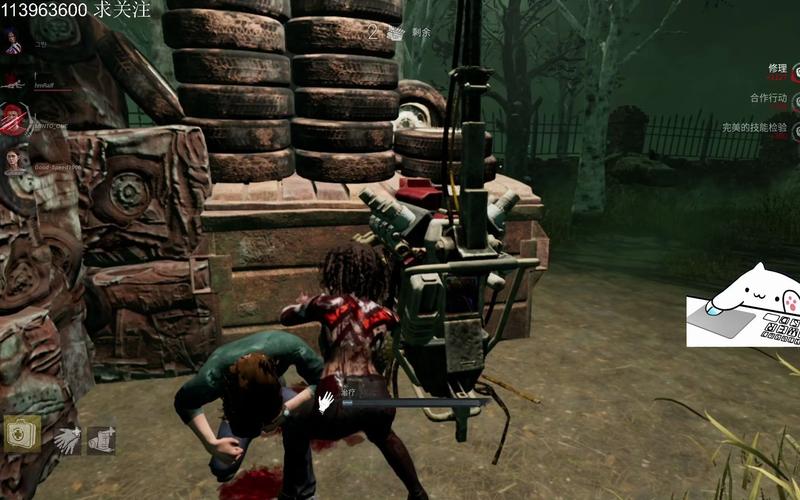The image size is (800, 500).
Task: Click the rubber gloves add-on icon
Action: click(x=68, y=439)
